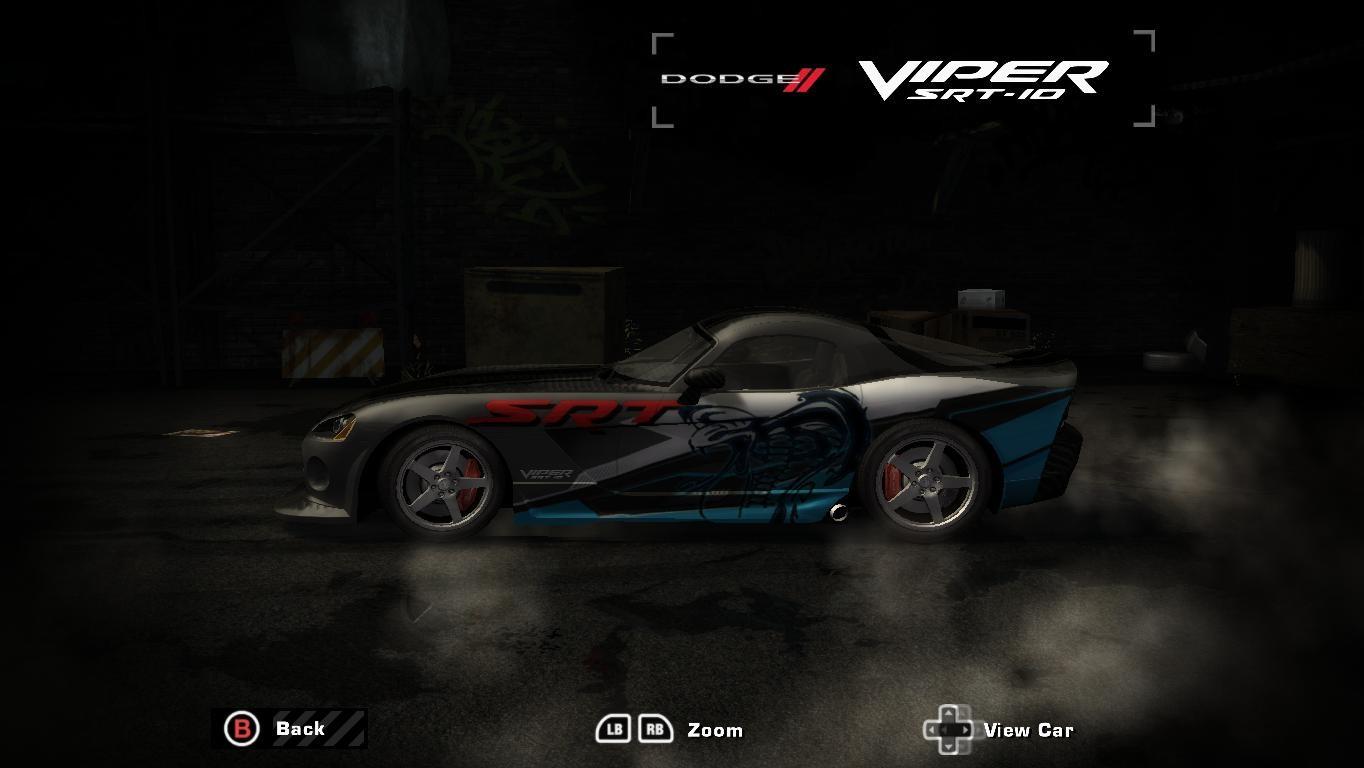Image resolution: width=1364 pixels, height=768 pixels.
Task: Activate the Back option
Action: 300,728
